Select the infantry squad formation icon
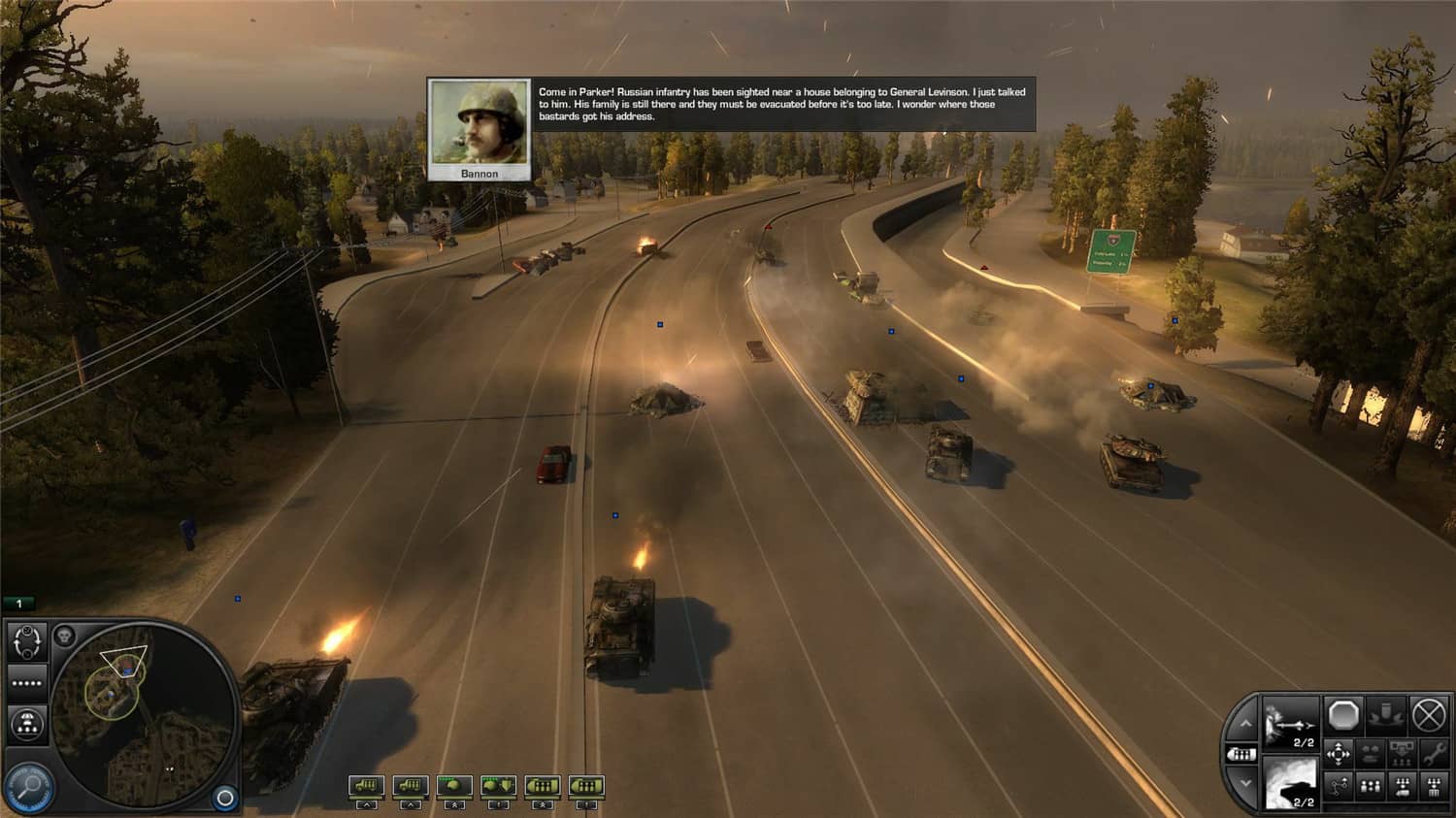 point(1370,786)
